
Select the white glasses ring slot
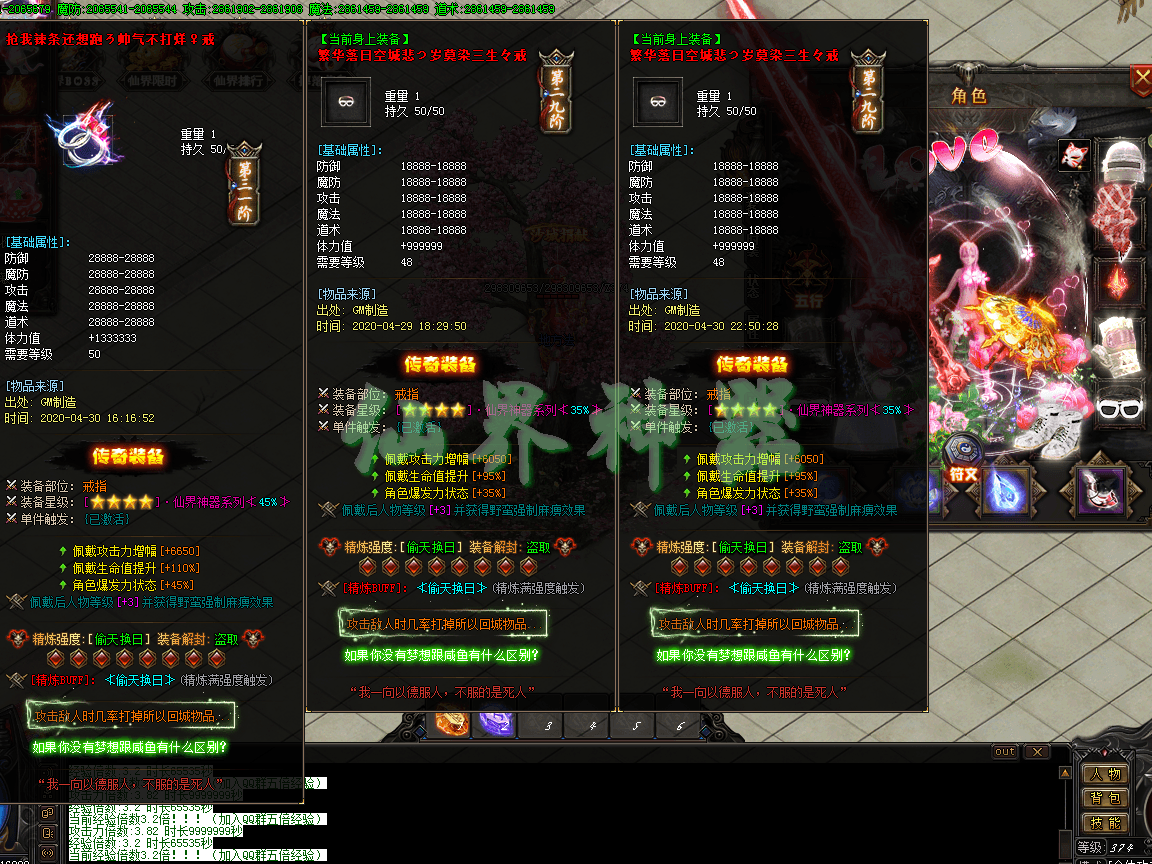pos(1122,405)
